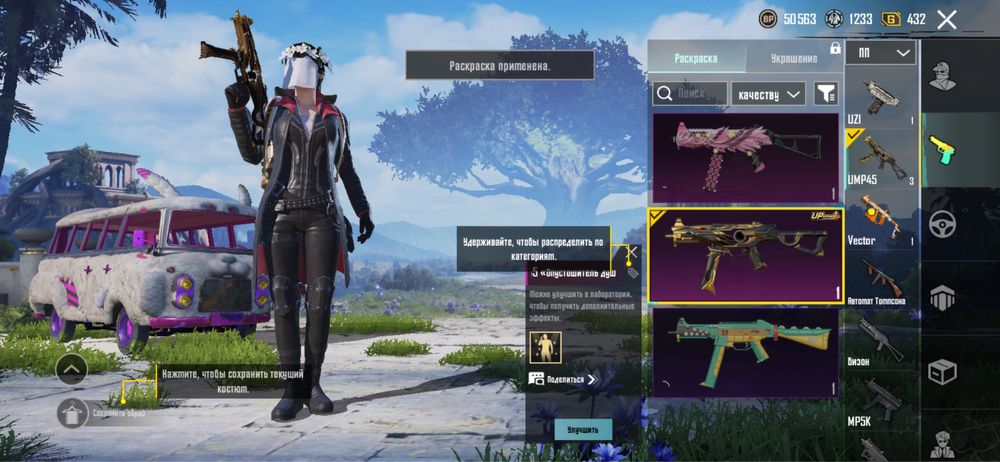Switch to the Раскраска tab
The height and width of the screenshot is (462, 1000).
pyautogui.click(x=695, y=58)
